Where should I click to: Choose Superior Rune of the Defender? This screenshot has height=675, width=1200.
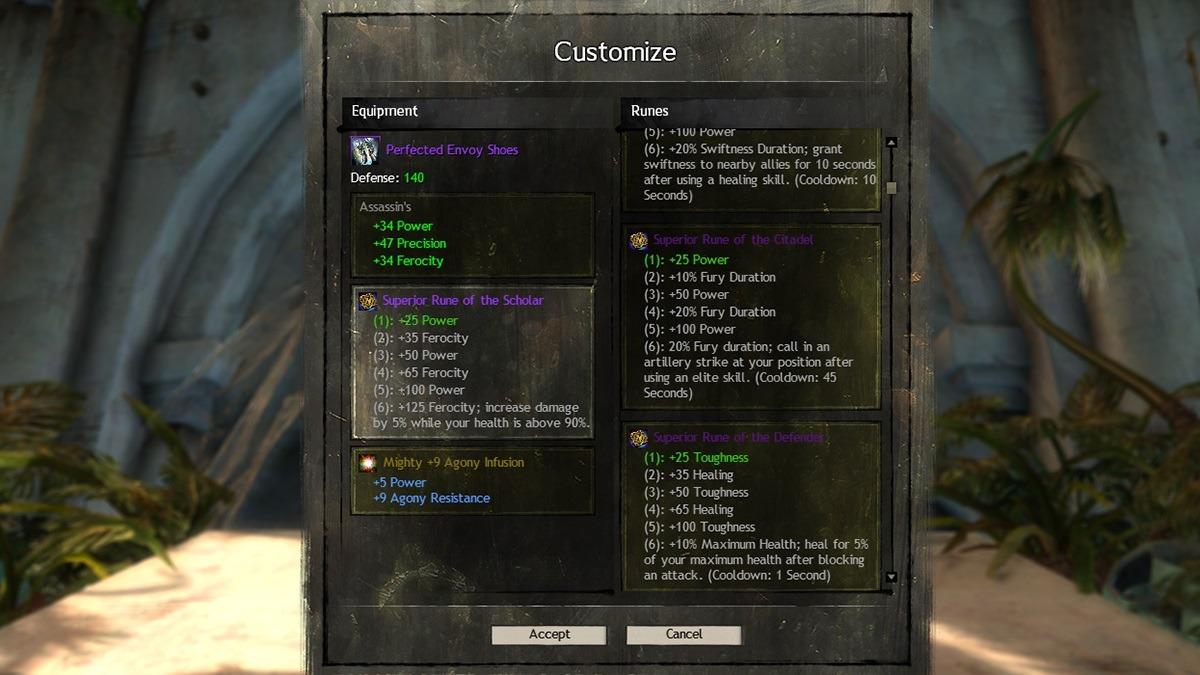tap(750, 503)
